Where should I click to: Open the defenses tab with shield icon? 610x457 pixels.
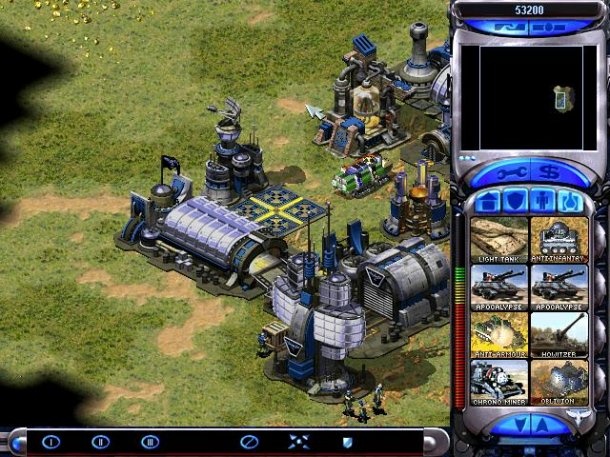coord(515,201)
